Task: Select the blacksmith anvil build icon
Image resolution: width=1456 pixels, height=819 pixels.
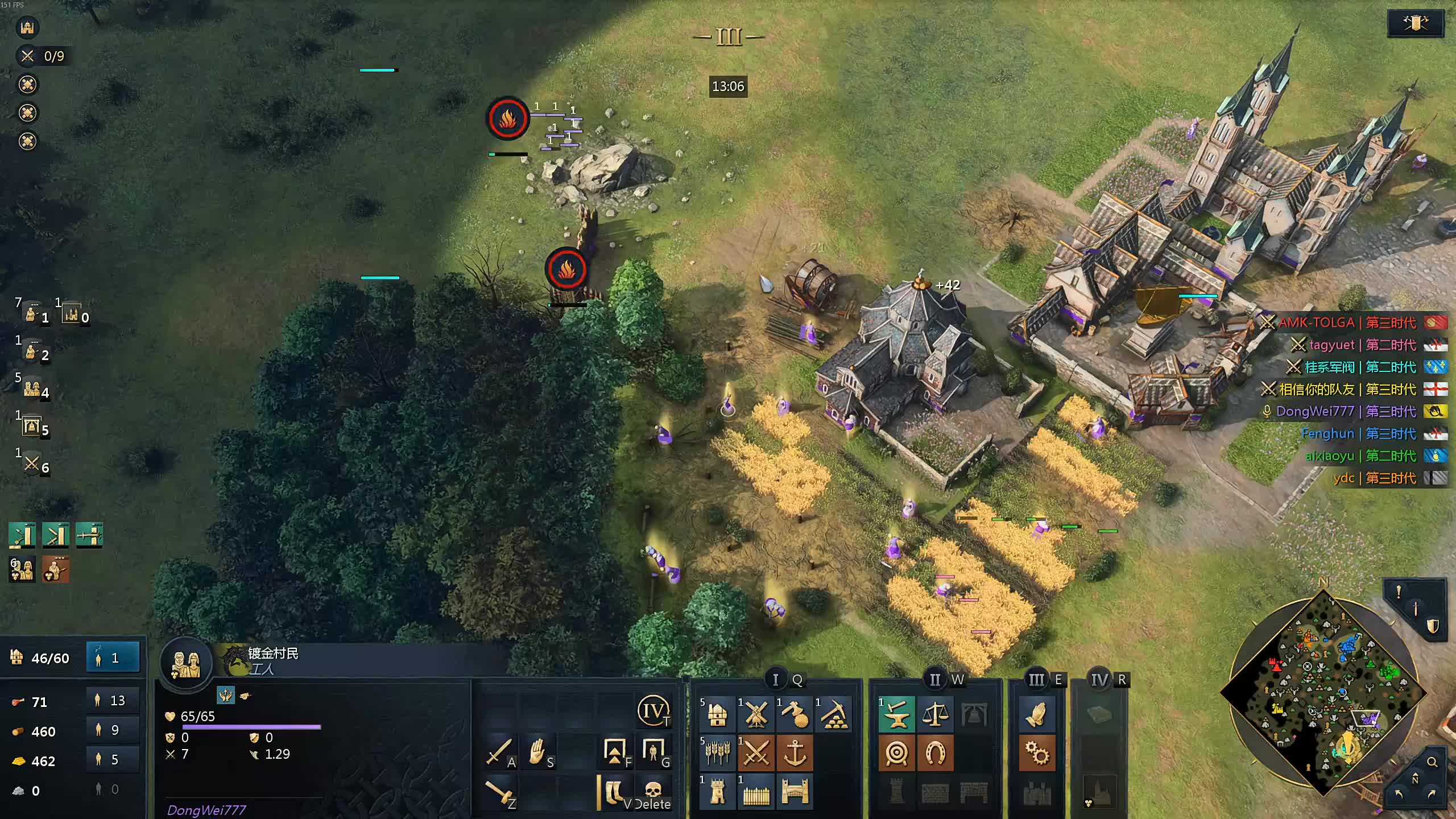Action: click(x=897, y=714)
